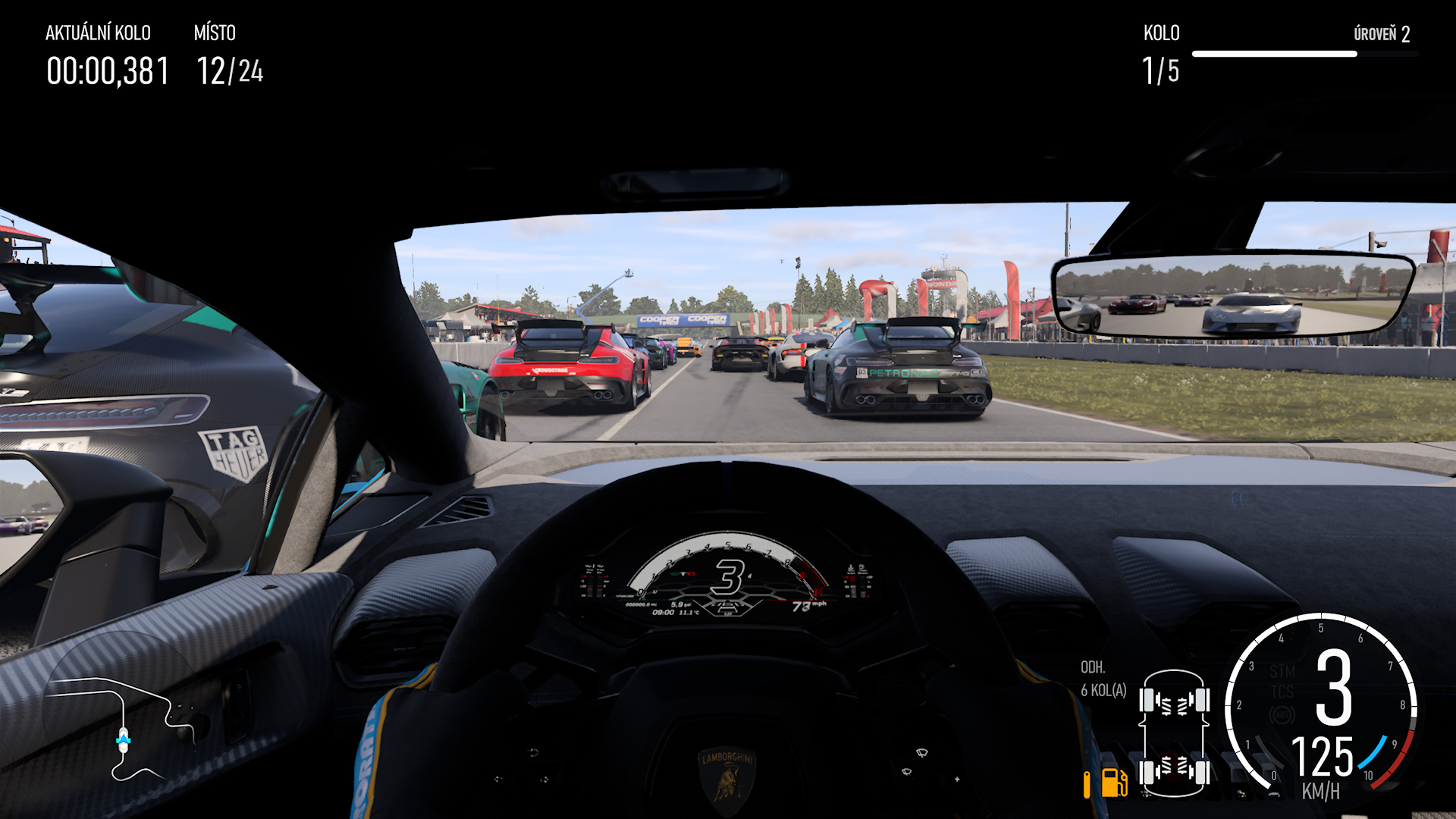The width and height of the screenshot is (1456, 819).
Task: Click the tire wear car diagram
Action: pos(1173,733)
